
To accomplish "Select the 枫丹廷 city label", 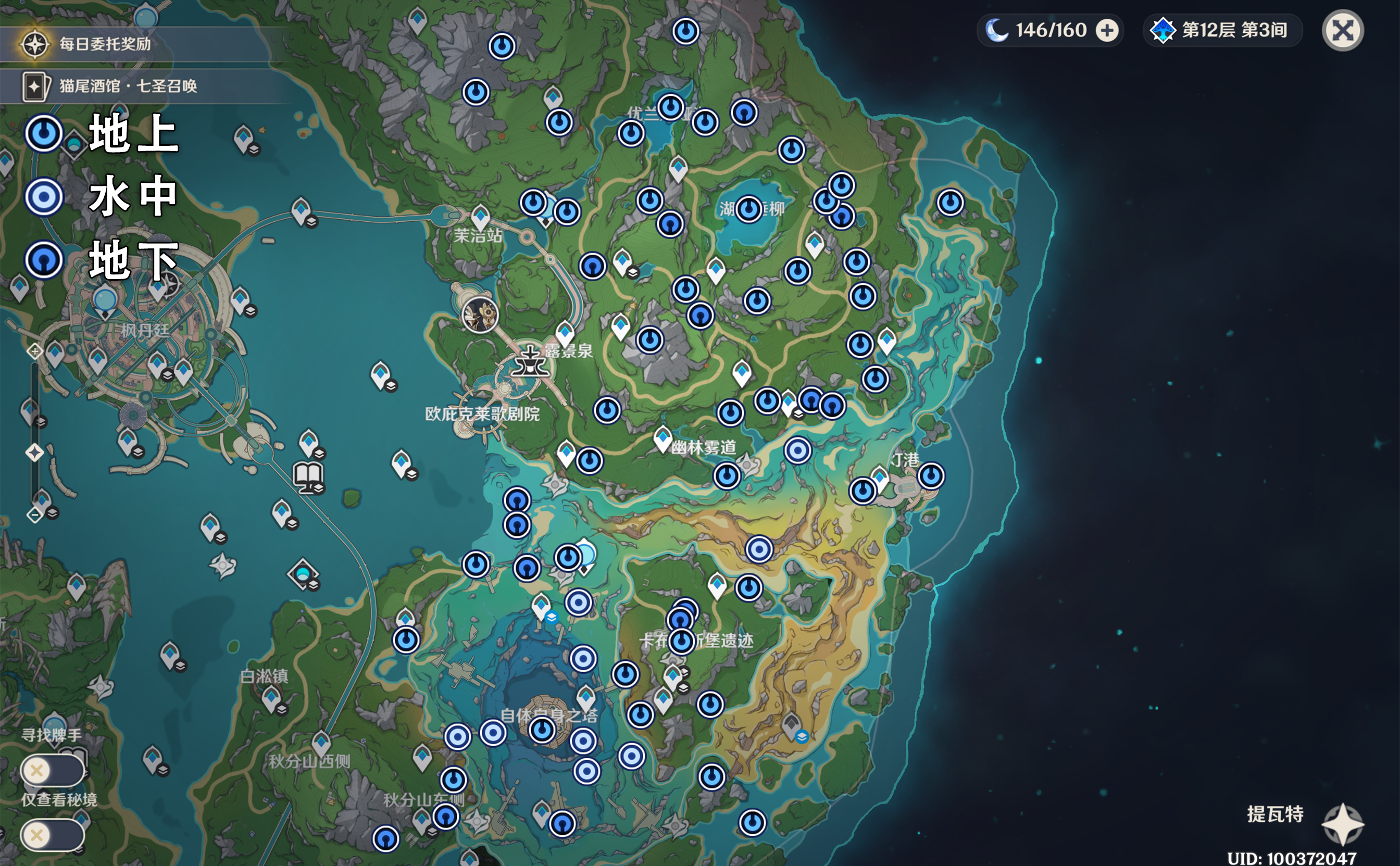I will [144, 330].
